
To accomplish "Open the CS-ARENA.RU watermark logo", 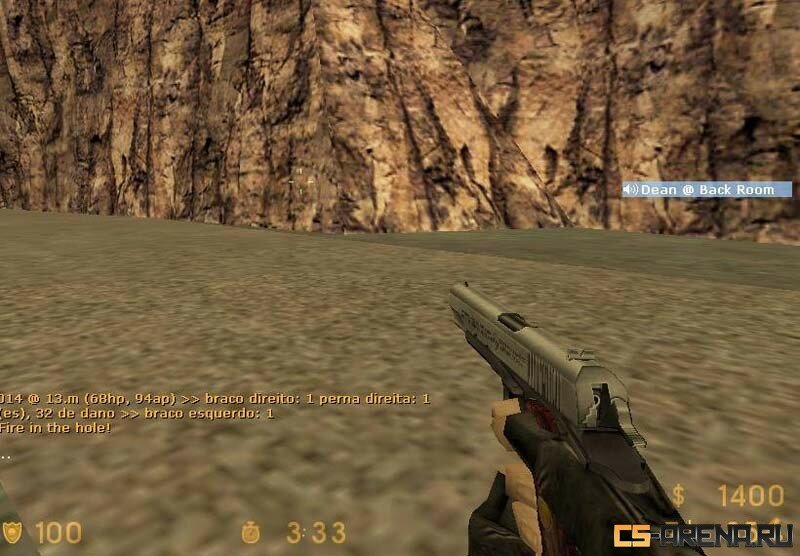I will click(703, 535).
